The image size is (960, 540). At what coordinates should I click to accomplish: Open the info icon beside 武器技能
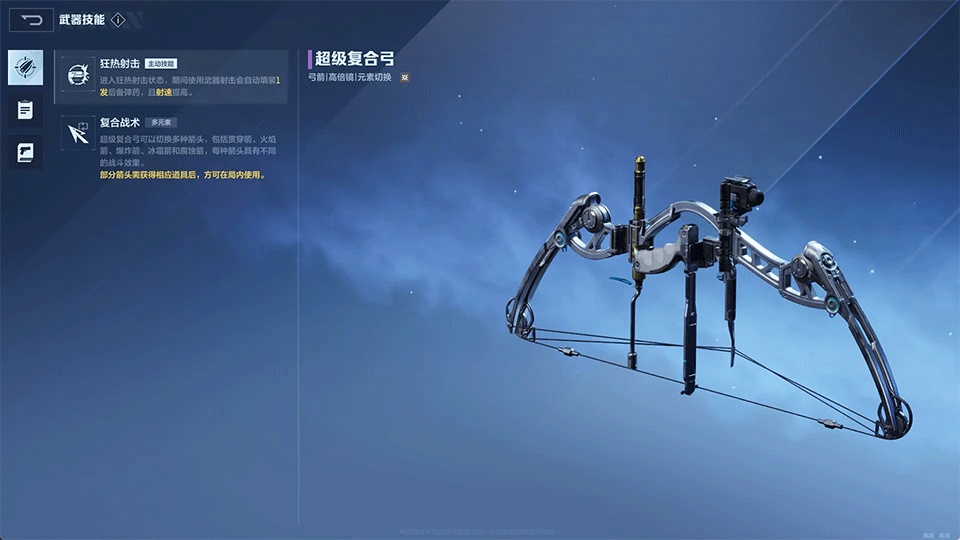(x=118, y=20)
